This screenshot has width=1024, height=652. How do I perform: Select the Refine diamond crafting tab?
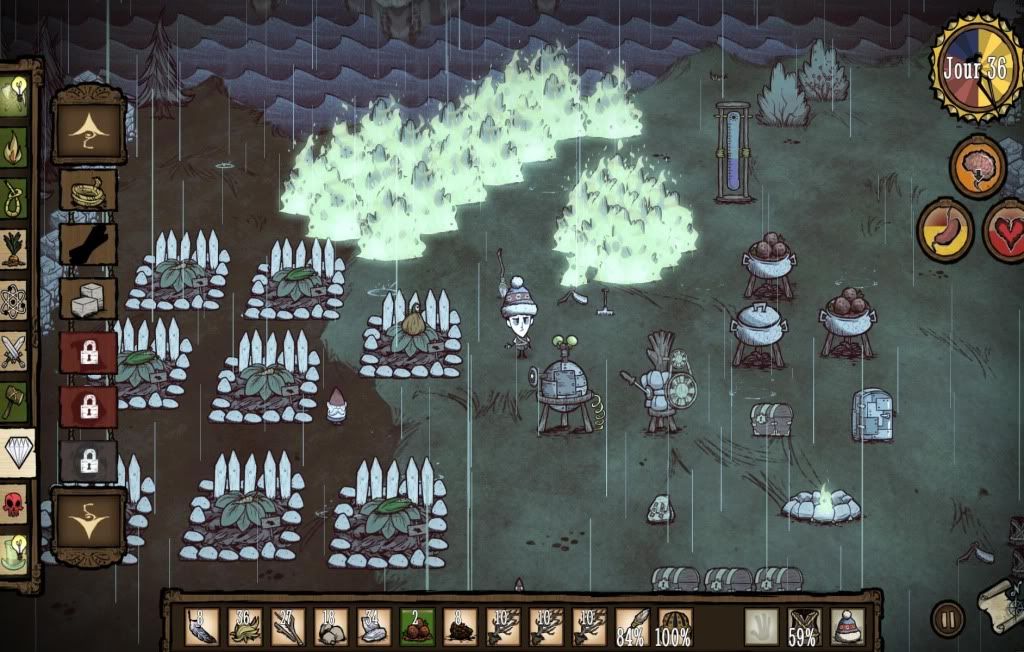(16, 453)
